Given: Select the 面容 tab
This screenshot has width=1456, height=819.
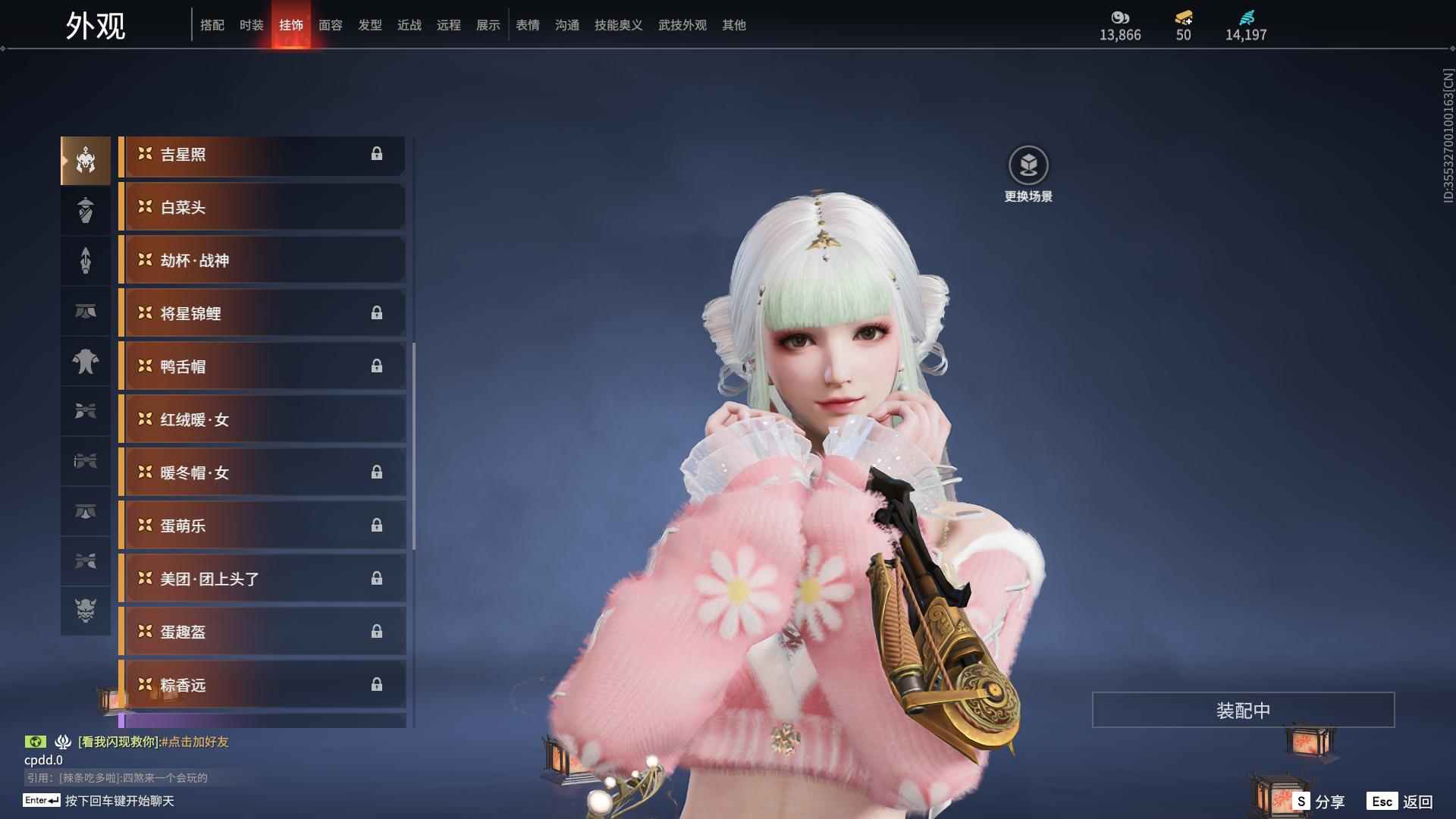Looking at the screenshot, I should pos(330,25).
